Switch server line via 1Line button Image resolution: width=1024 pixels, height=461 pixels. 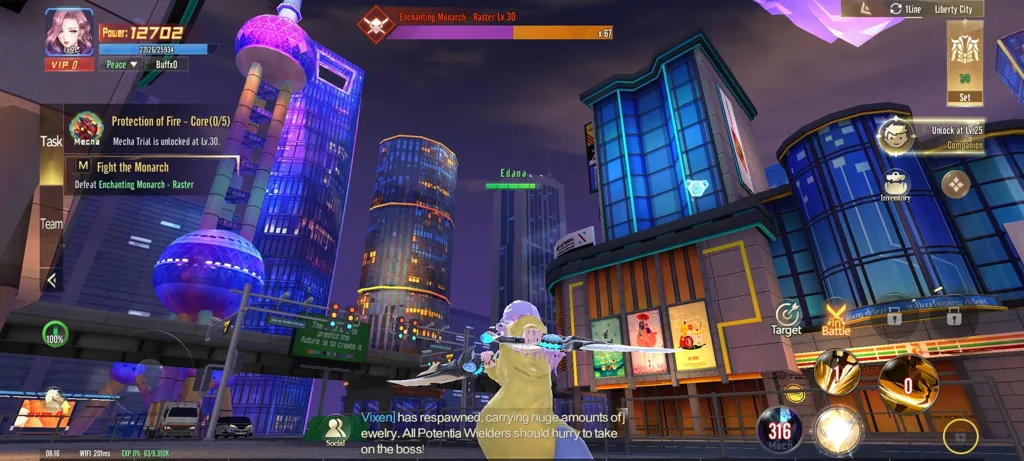[905, 9]
